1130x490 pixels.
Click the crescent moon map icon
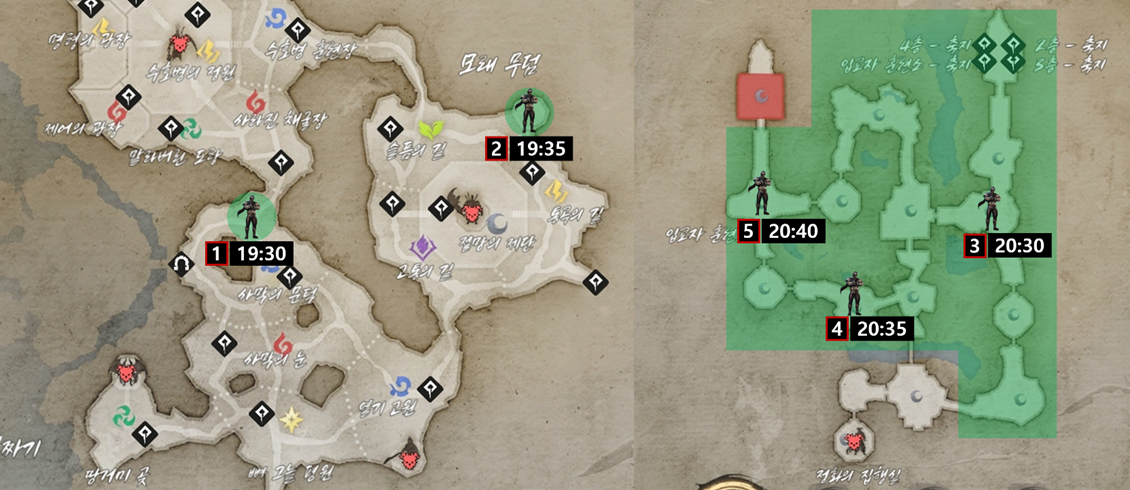497,222
